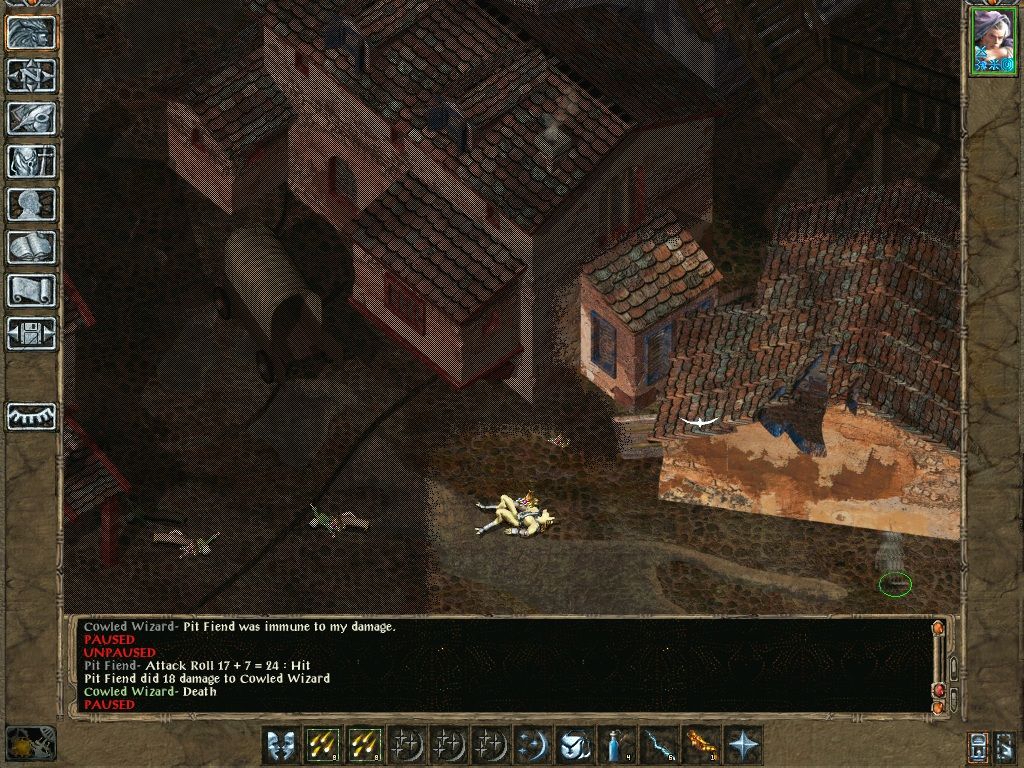
Task: Toggle the clock pause button in corner
Action: pos(29,743)
